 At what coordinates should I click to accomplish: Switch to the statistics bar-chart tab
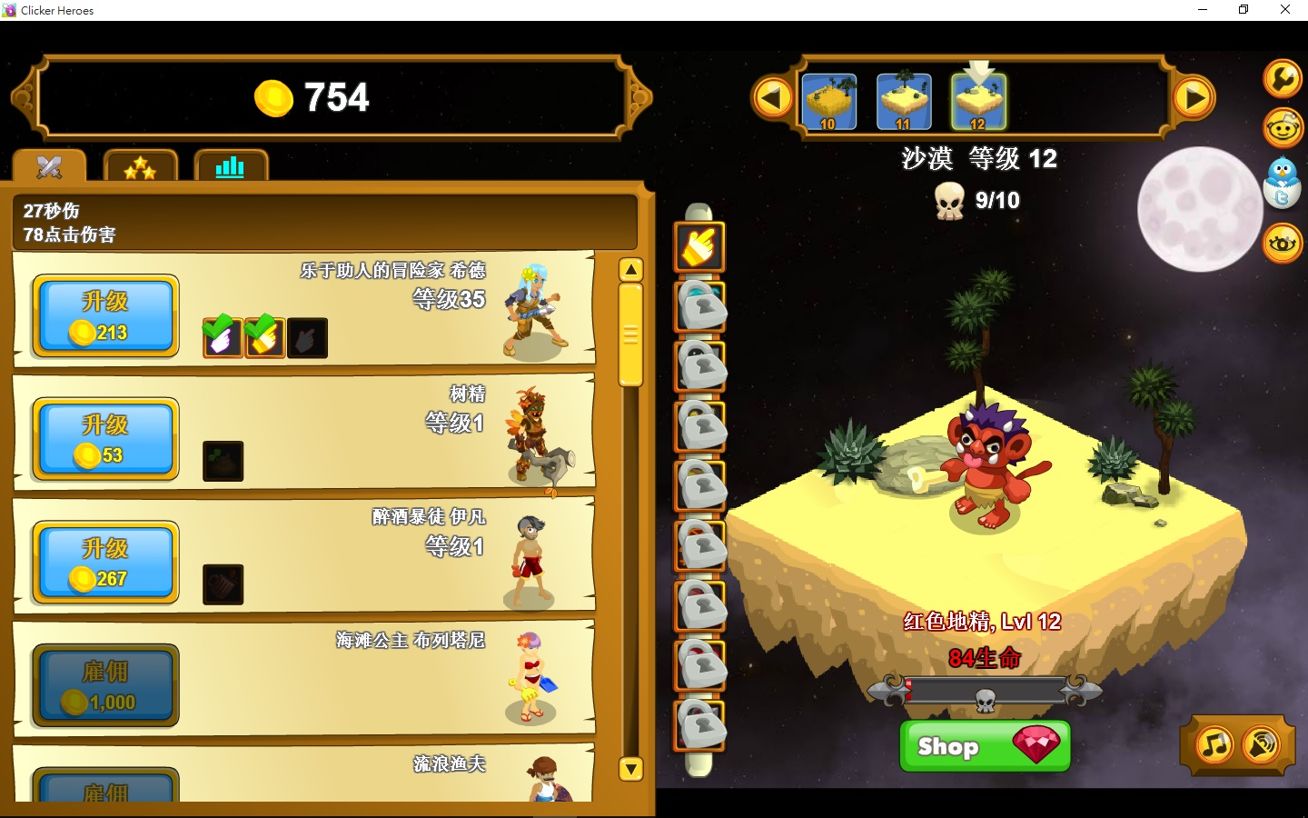point(230,166)
